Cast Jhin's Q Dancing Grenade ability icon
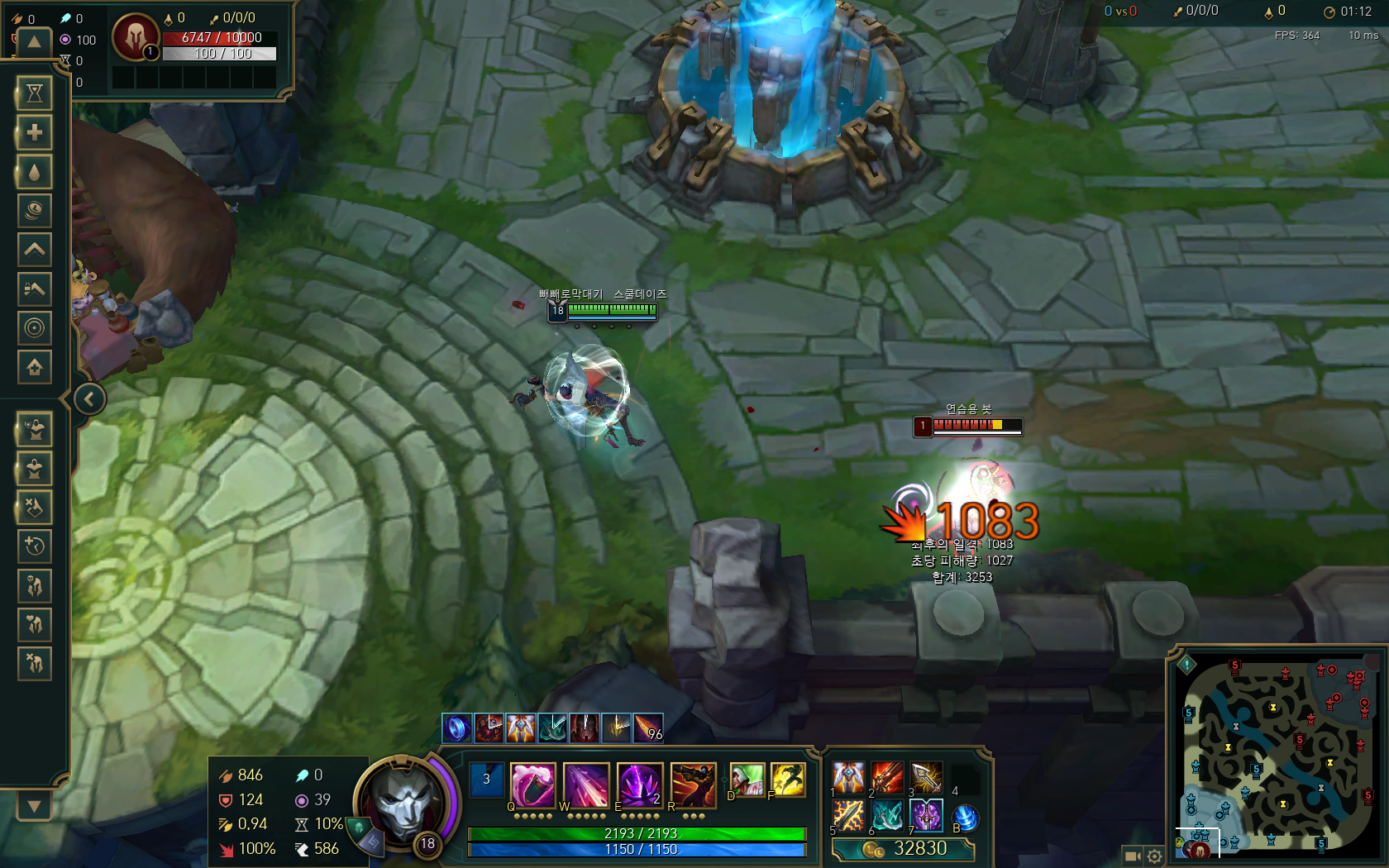The width and height of the screenshot is (1389, 868). pos(532,785)
